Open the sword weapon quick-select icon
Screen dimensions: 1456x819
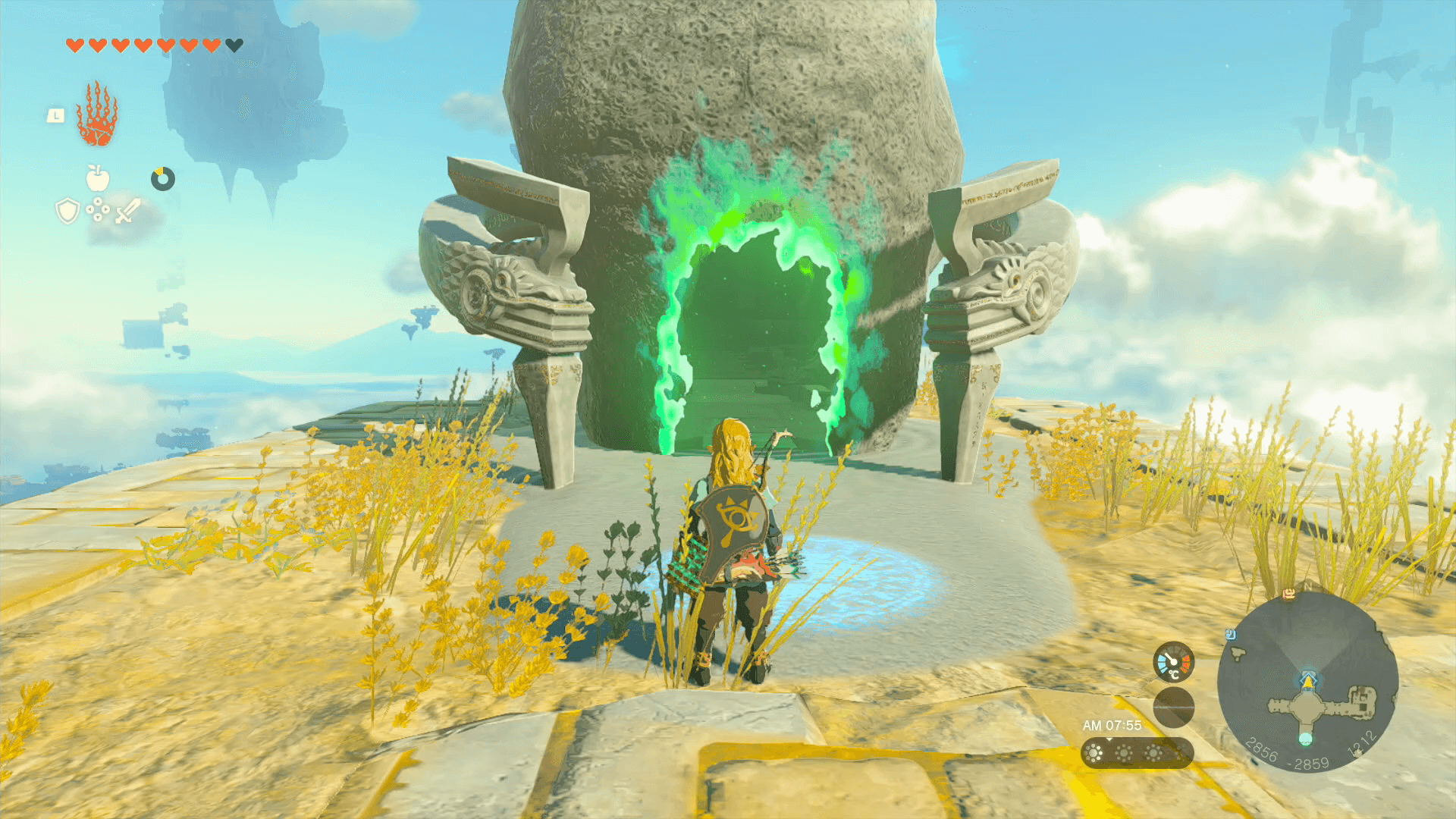pos(127,211)
